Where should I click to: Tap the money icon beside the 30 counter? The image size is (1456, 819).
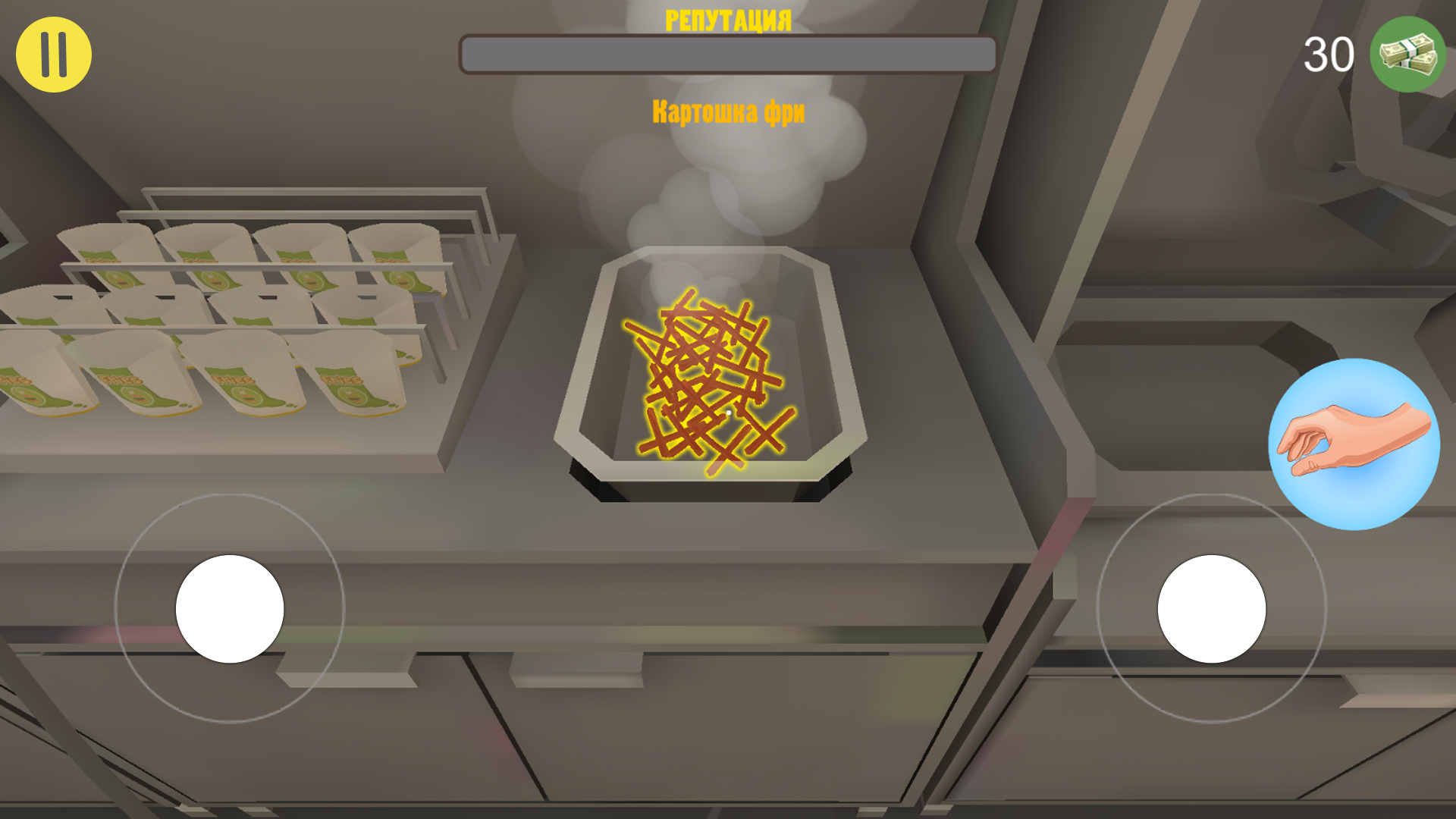1407,53
